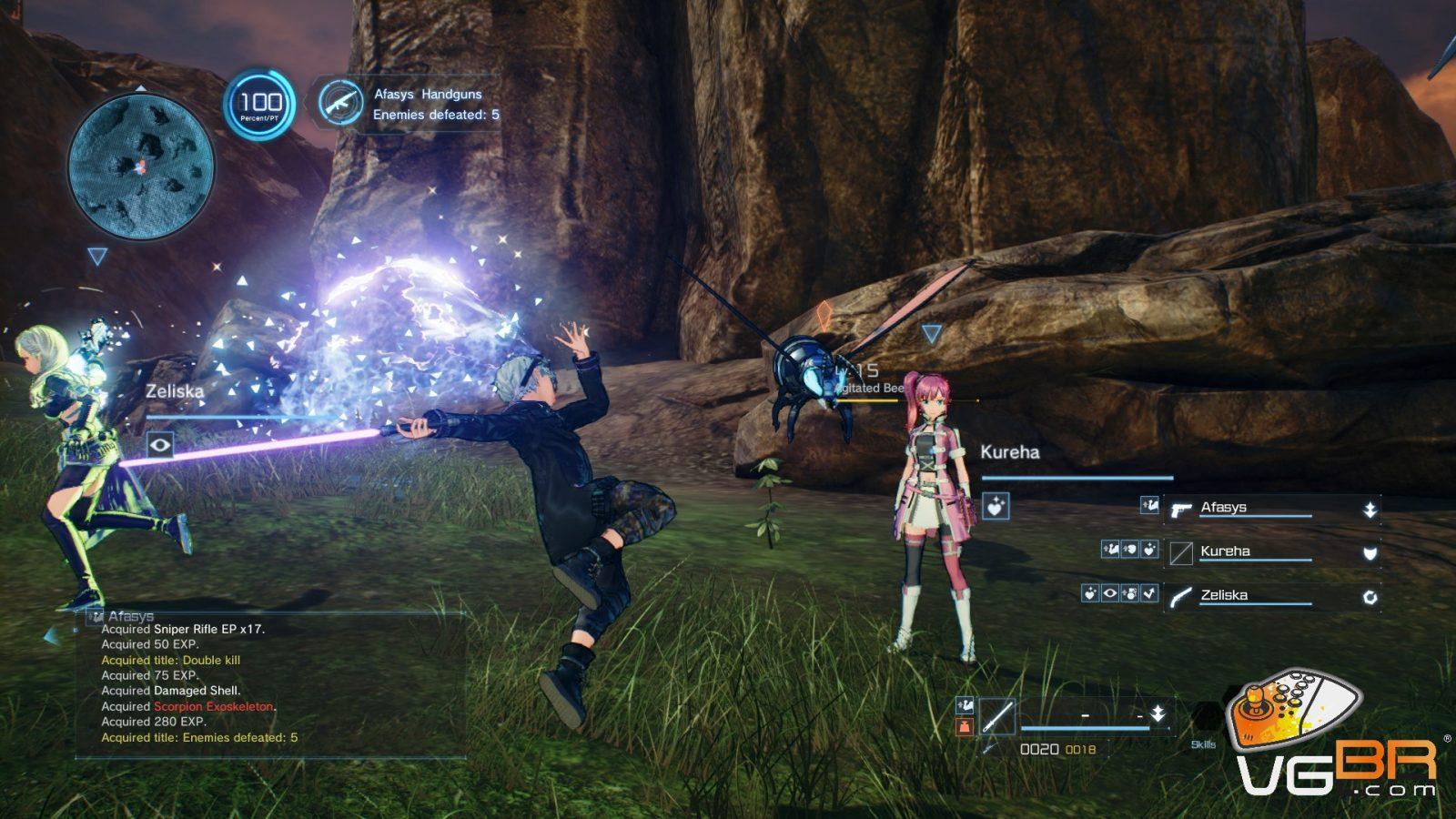Click the heart buff icon under Kureha's name
The height and width of the screenshot is (819, 1456).
pos(995,506)
